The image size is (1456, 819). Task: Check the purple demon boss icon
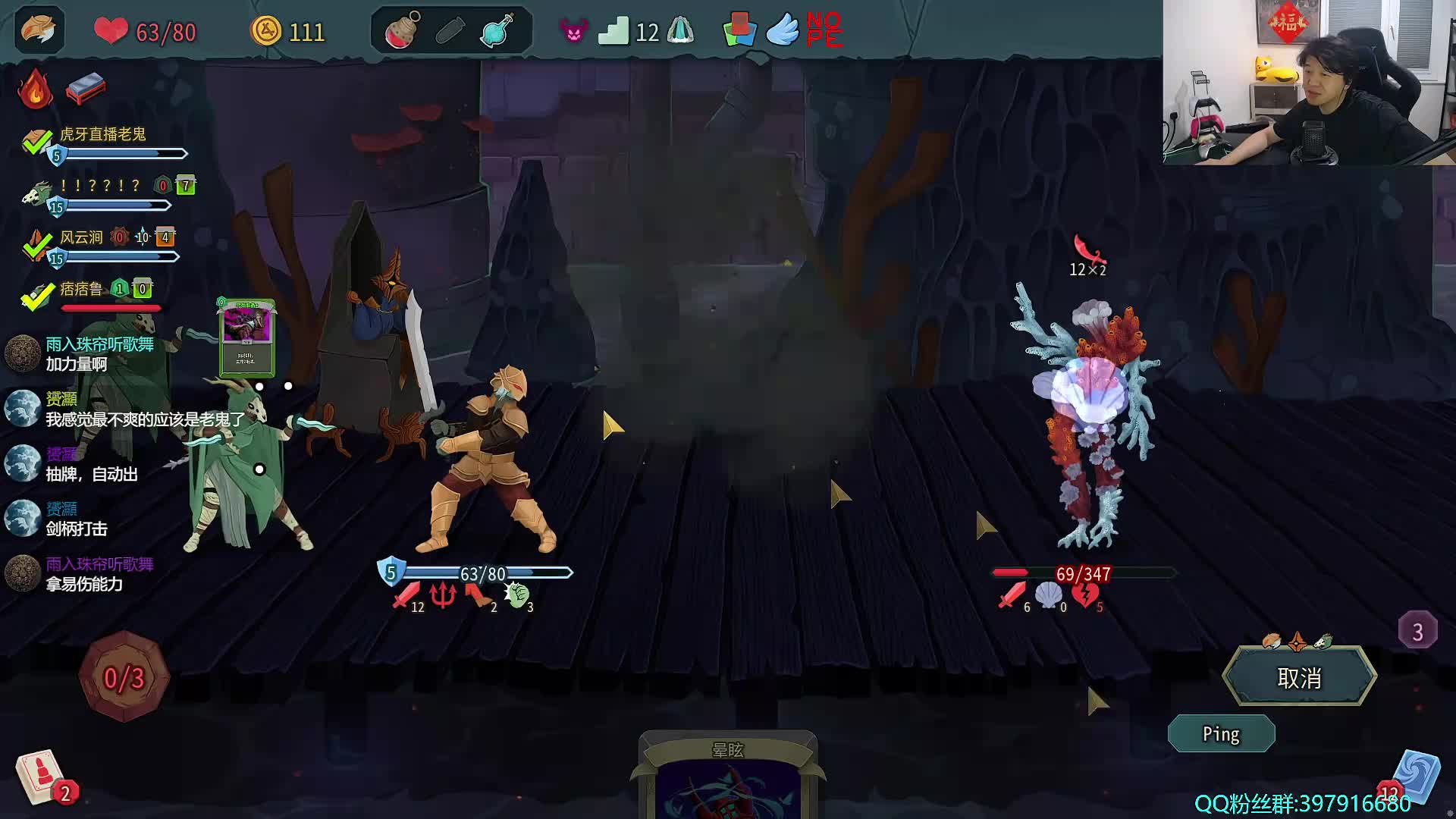coord(573,31)
